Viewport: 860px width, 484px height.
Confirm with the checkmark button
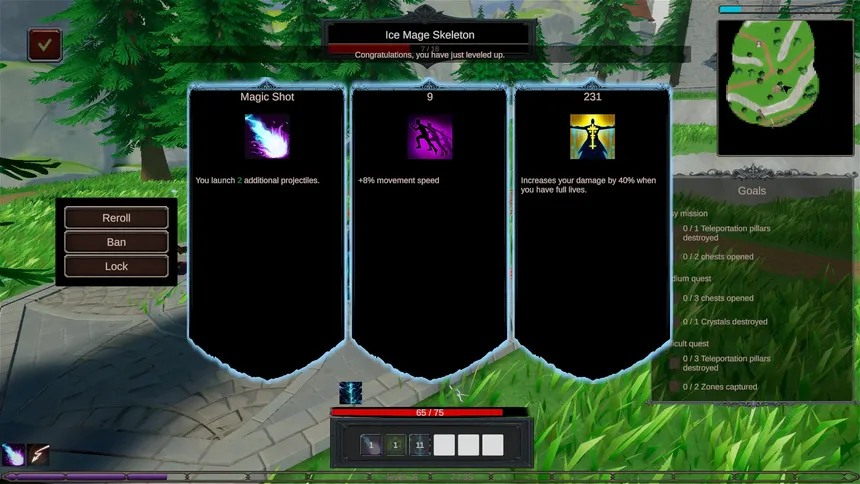coord(45,44)
